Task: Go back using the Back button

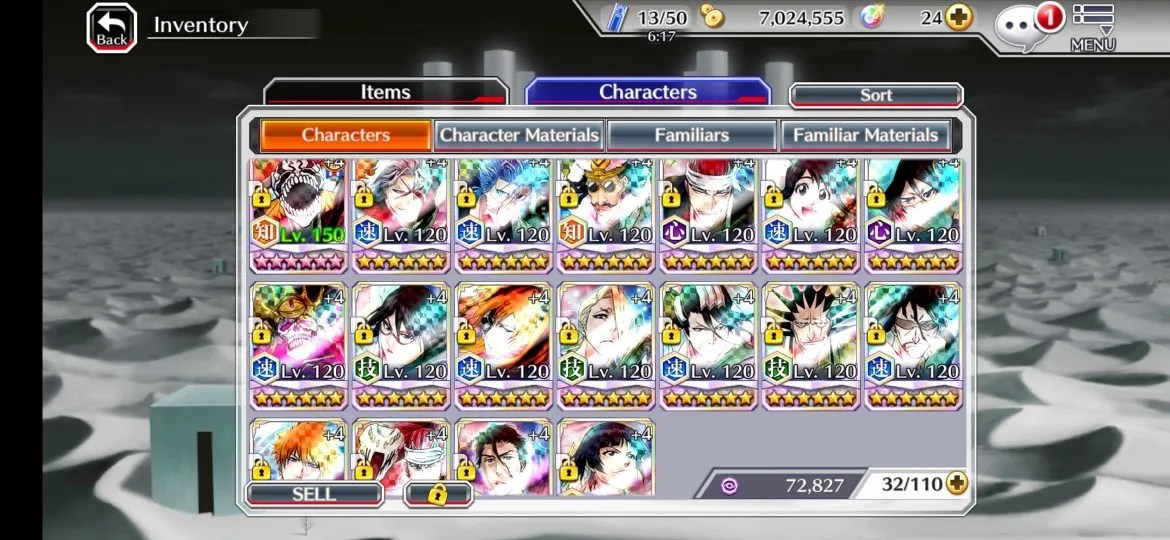Action: (111, 27)
